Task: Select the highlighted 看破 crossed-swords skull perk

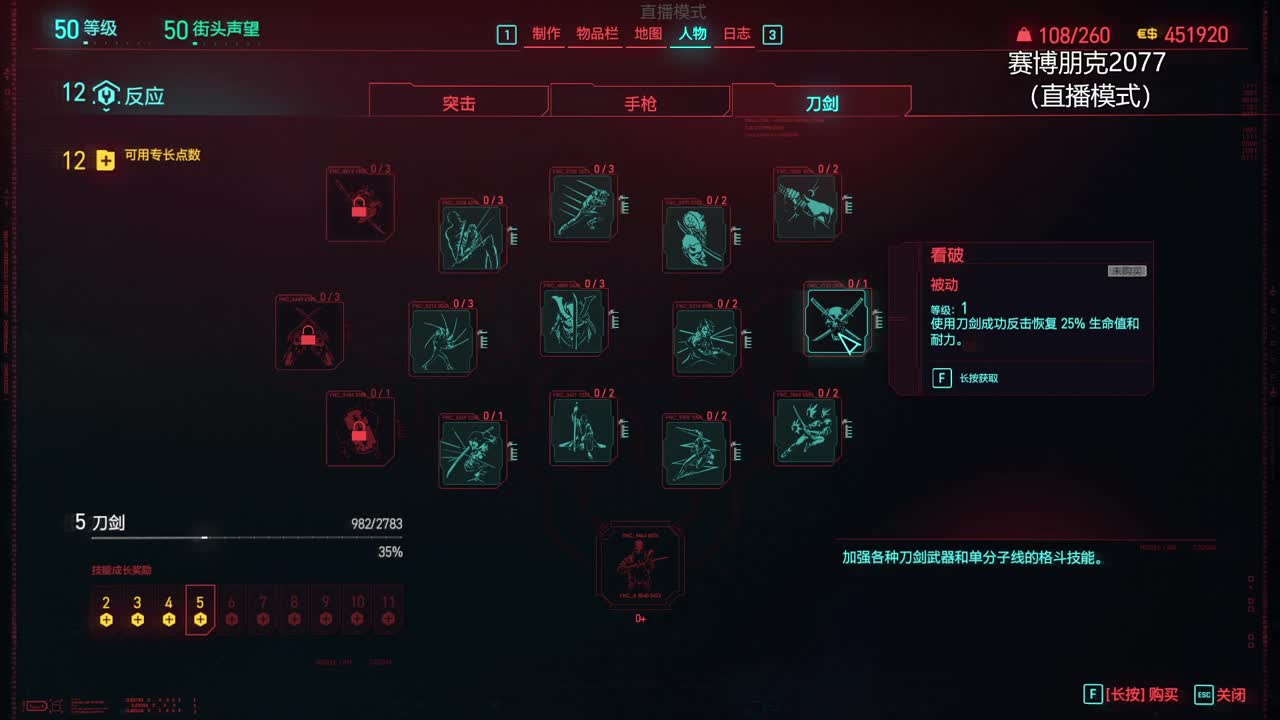Action: pos(837,320)
